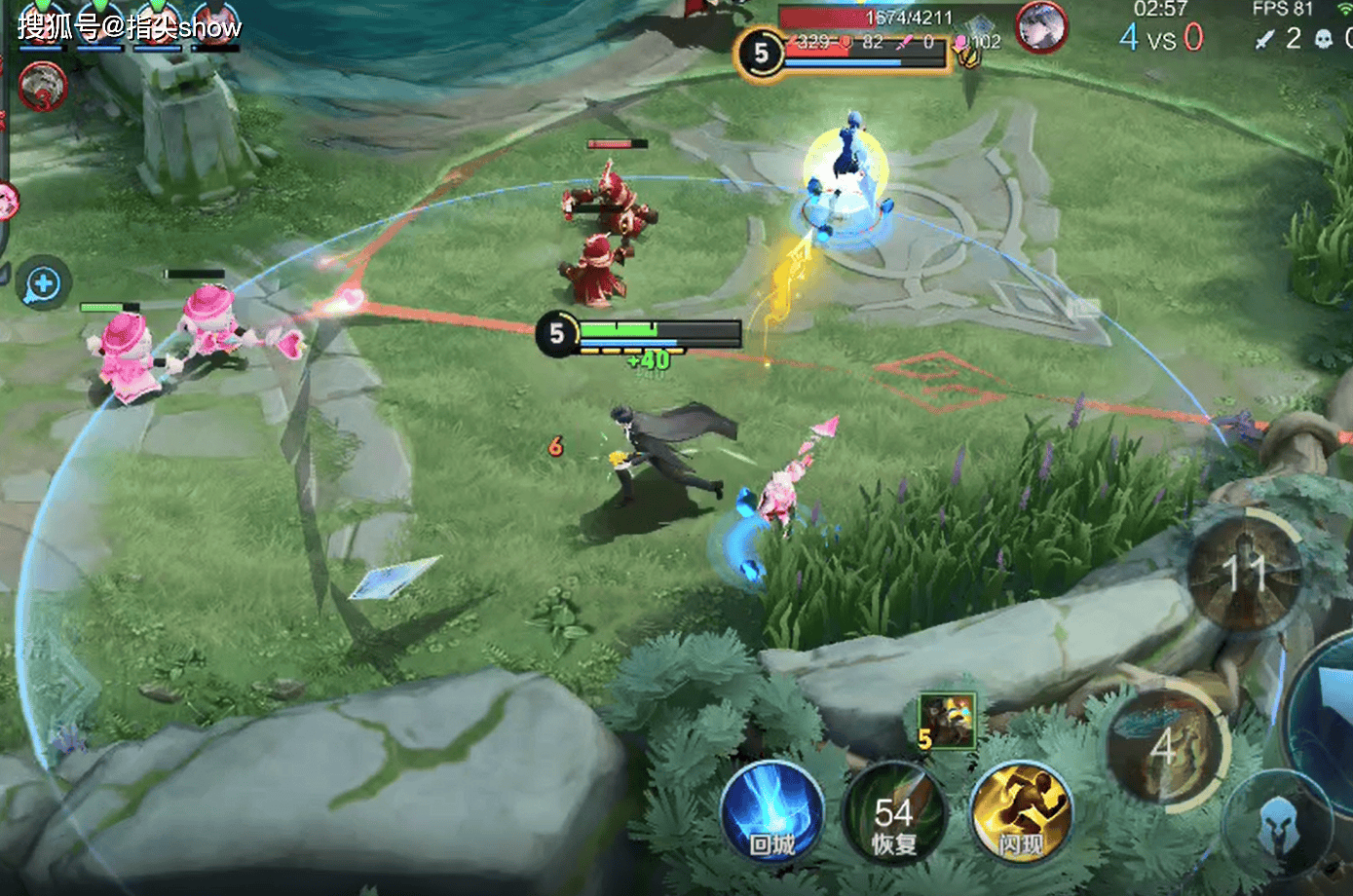This screenshot has height=896, width=1353.
Task: Open the quick chat plus bubble
Action: click(x=42, y=284)
